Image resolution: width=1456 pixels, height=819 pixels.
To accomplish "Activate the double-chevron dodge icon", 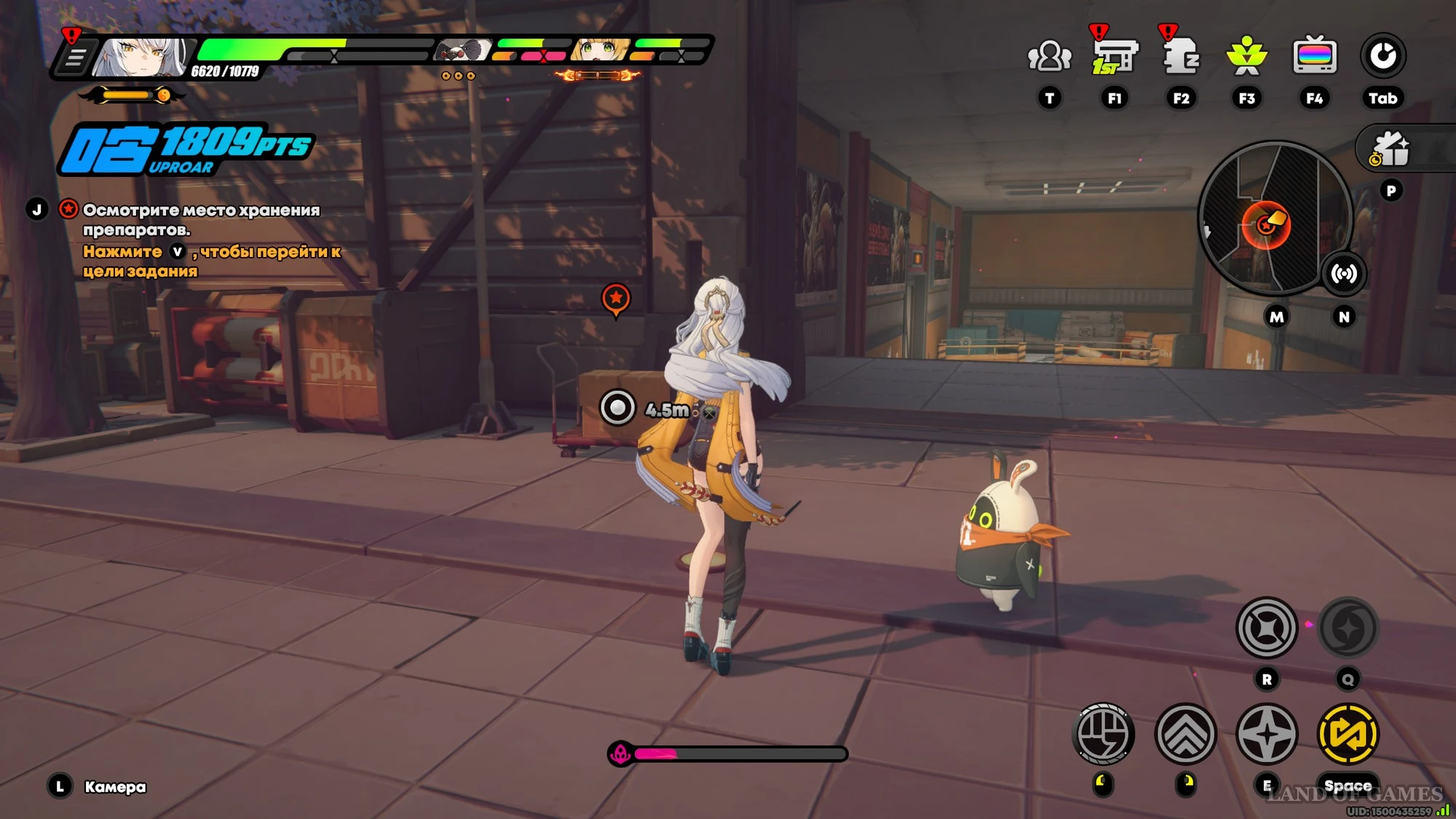I will pyautogui.click(x=1186, y=734).
